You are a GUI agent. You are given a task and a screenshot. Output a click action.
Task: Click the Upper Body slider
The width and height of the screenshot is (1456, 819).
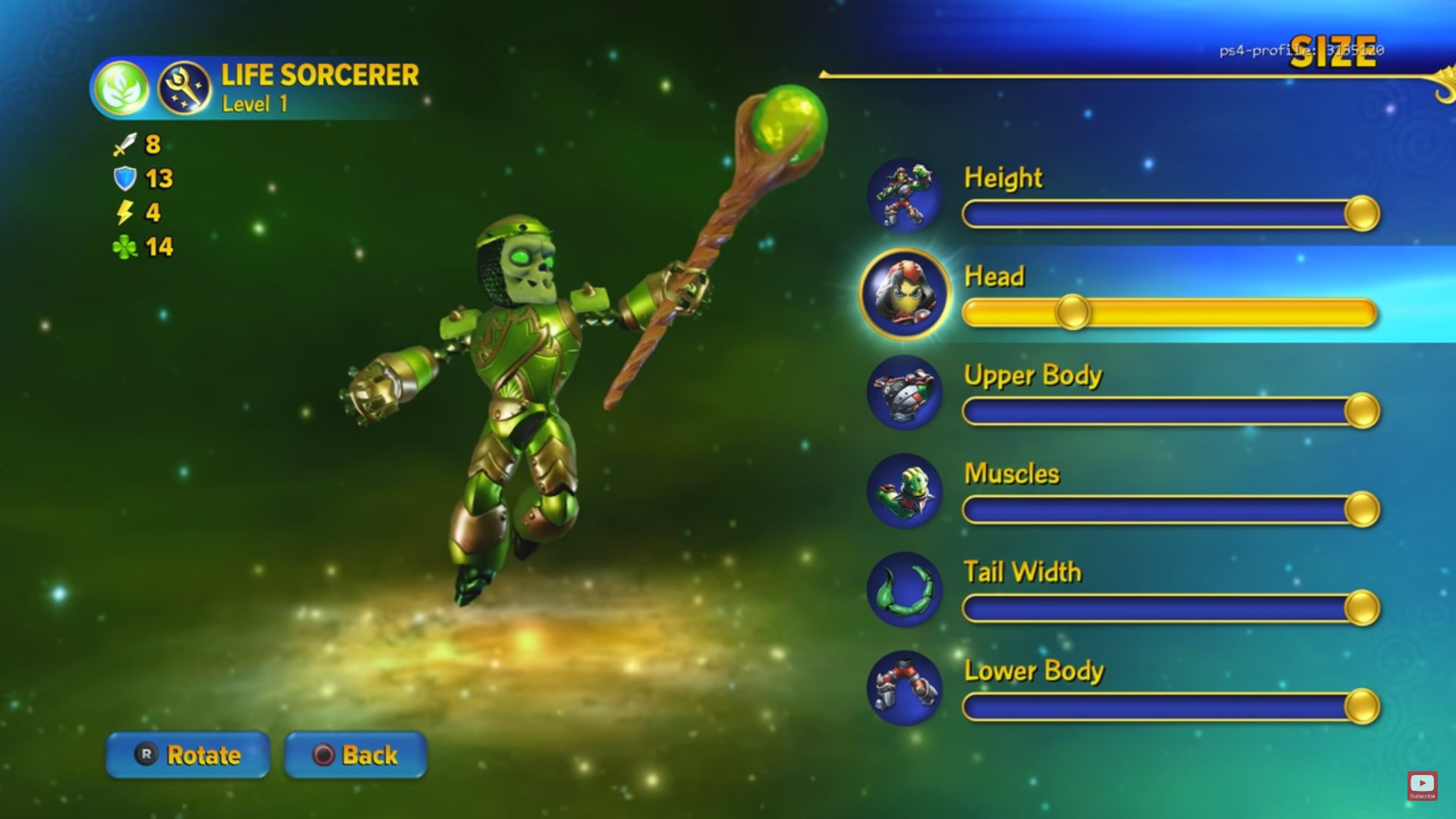[x=1169, y=411]
